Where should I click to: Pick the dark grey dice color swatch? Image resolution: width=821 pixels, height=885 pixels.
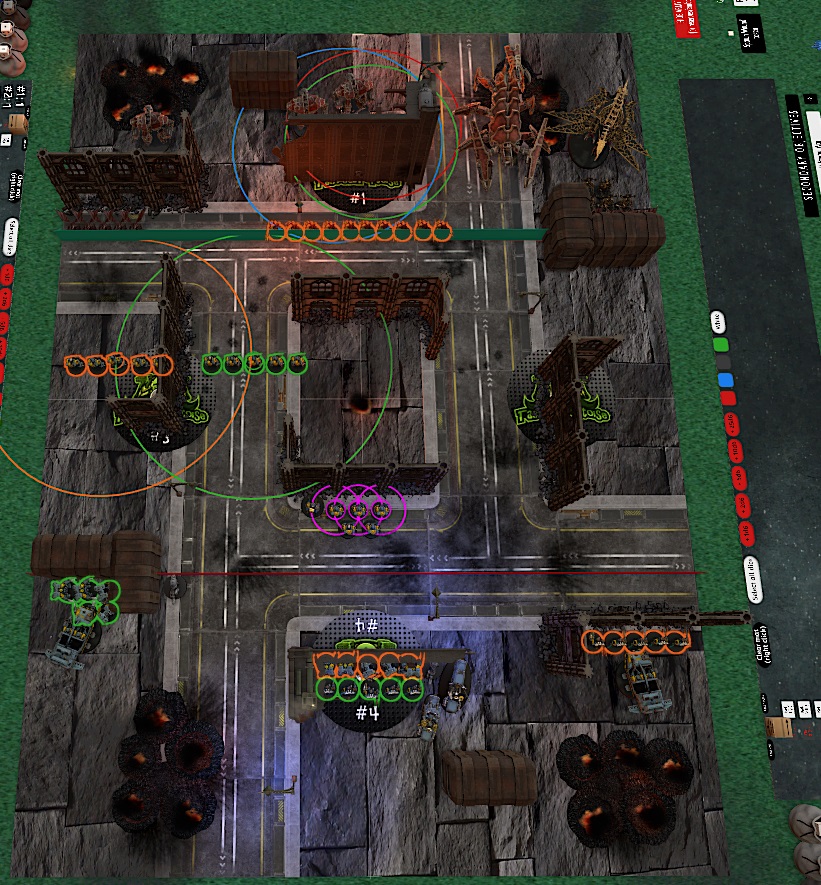click(722, 362)
